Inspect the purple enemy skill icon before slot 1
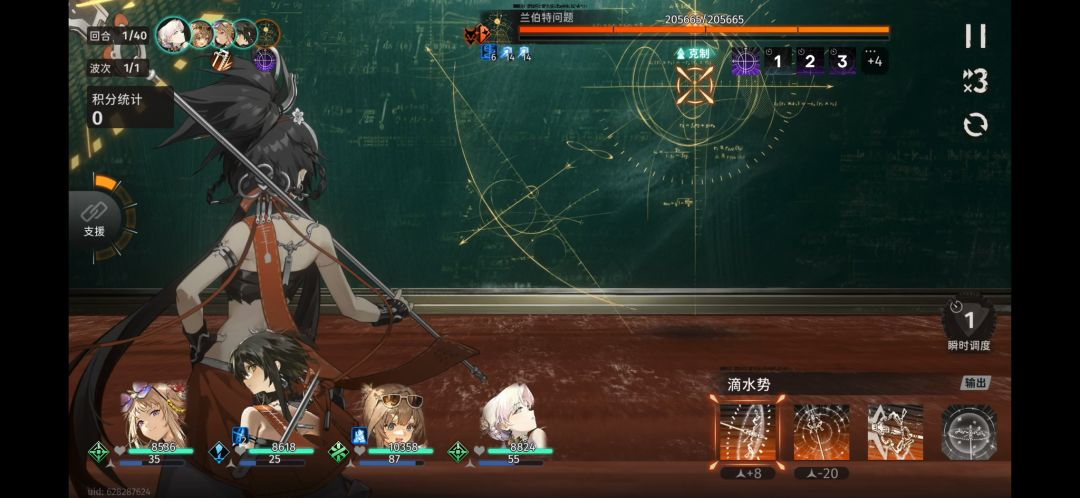 (746, 61)
